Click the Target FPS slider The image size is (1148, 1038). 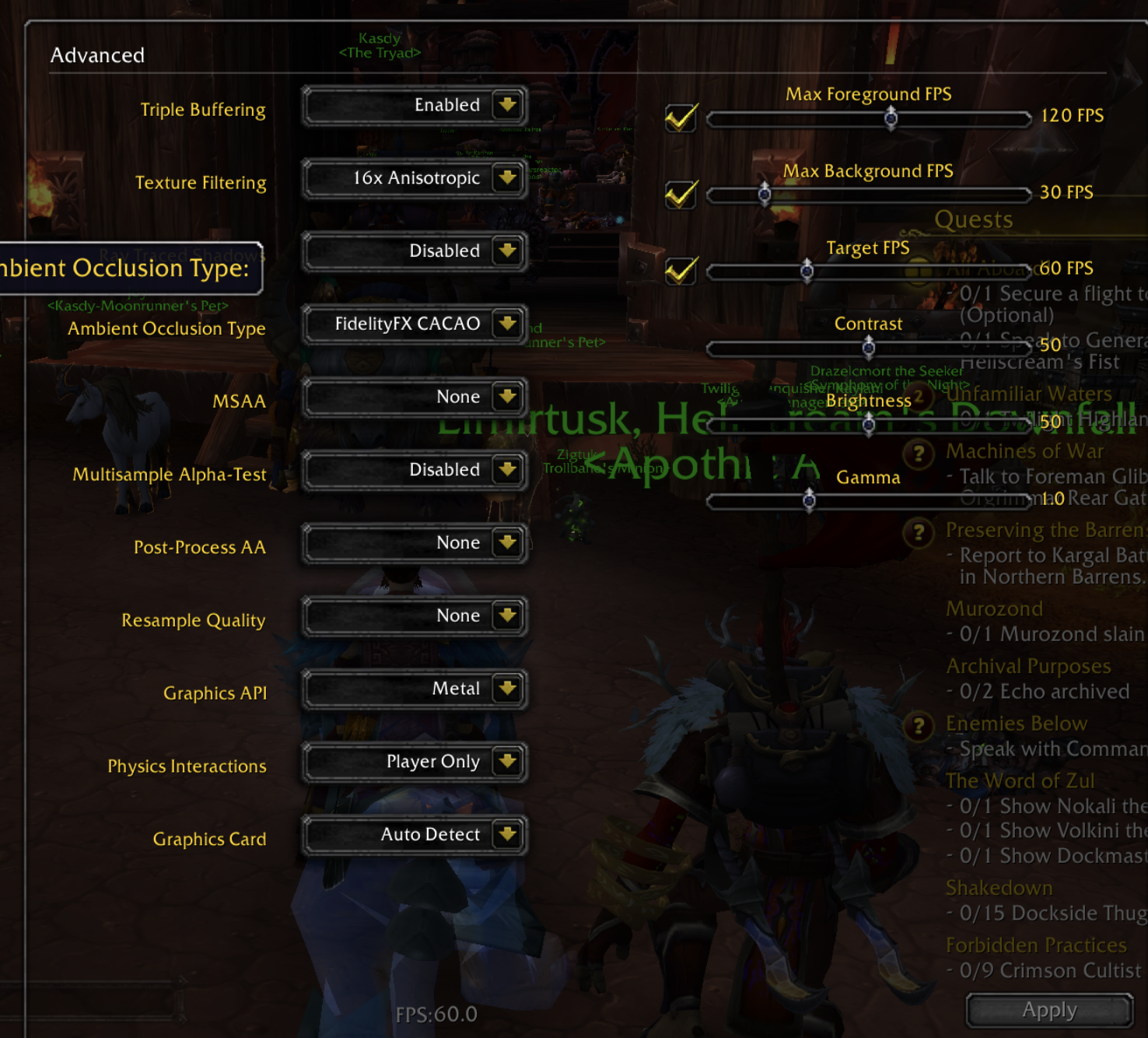click(869, 271)
